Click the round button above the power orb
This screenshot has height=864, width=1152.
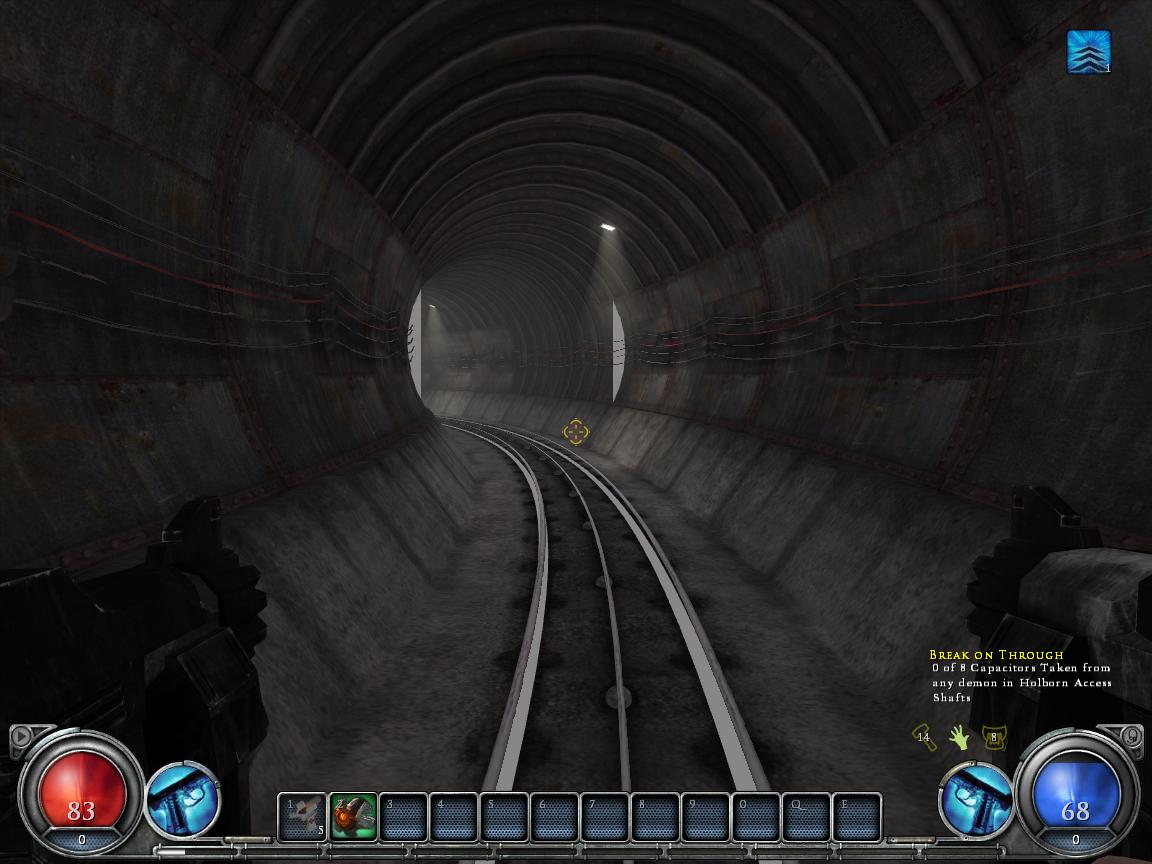click(1131, 737)
